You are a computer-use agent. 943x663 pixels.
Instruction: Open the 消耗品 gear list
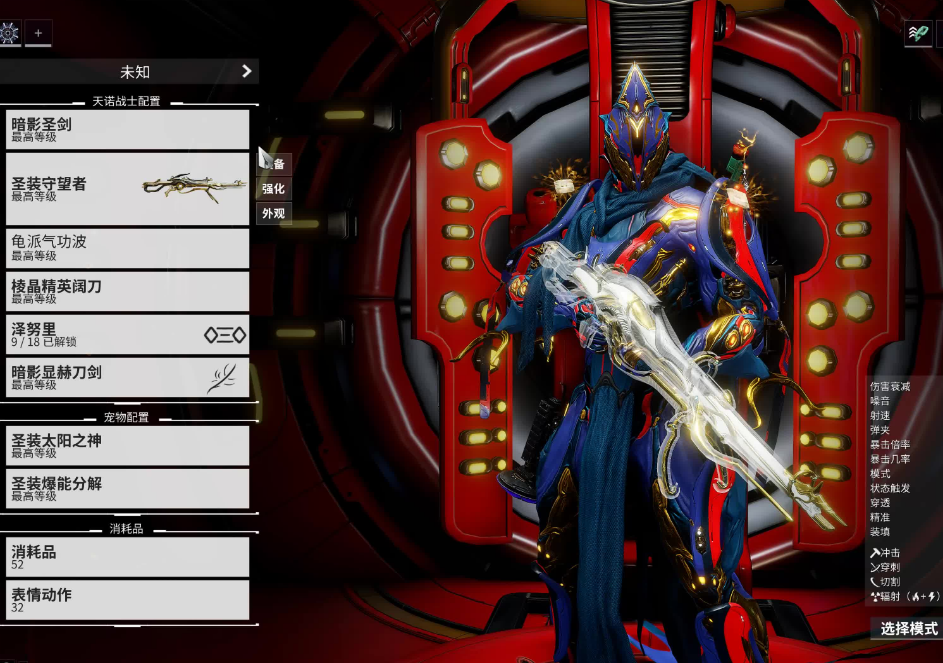coord(125,557)
